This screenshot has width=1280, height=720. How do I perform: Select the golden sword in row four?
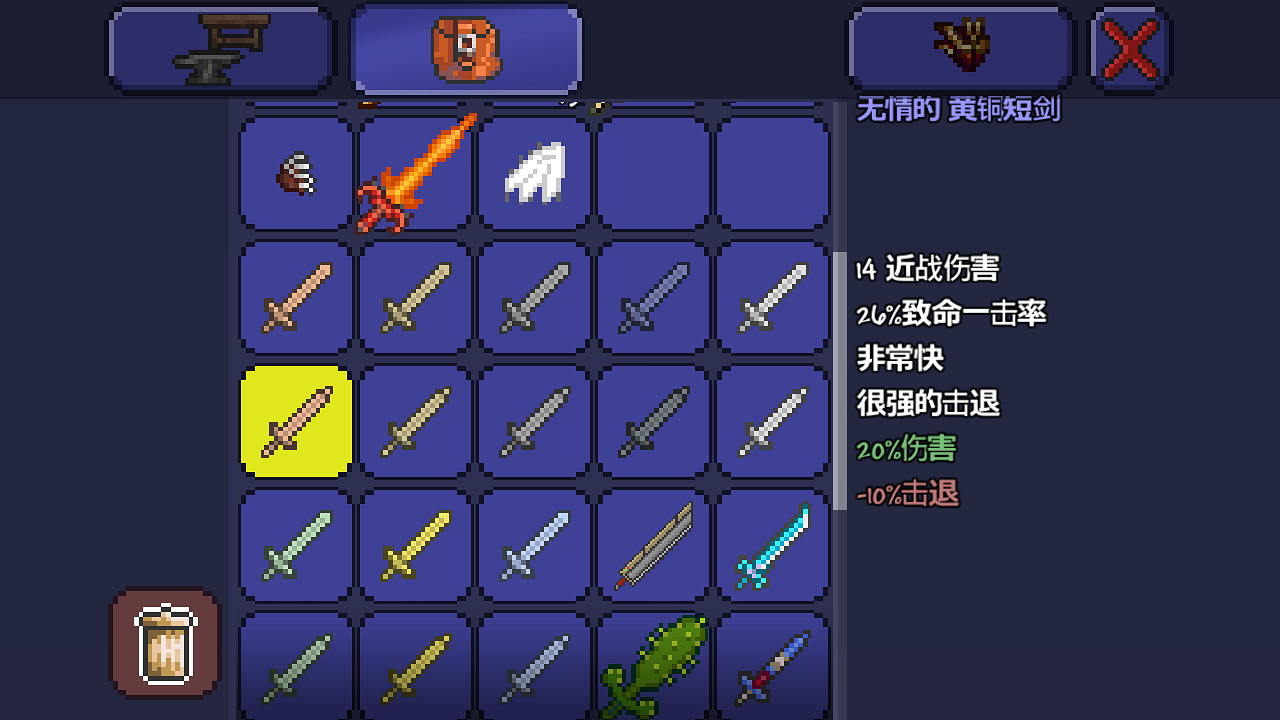(x=413, y=545)
